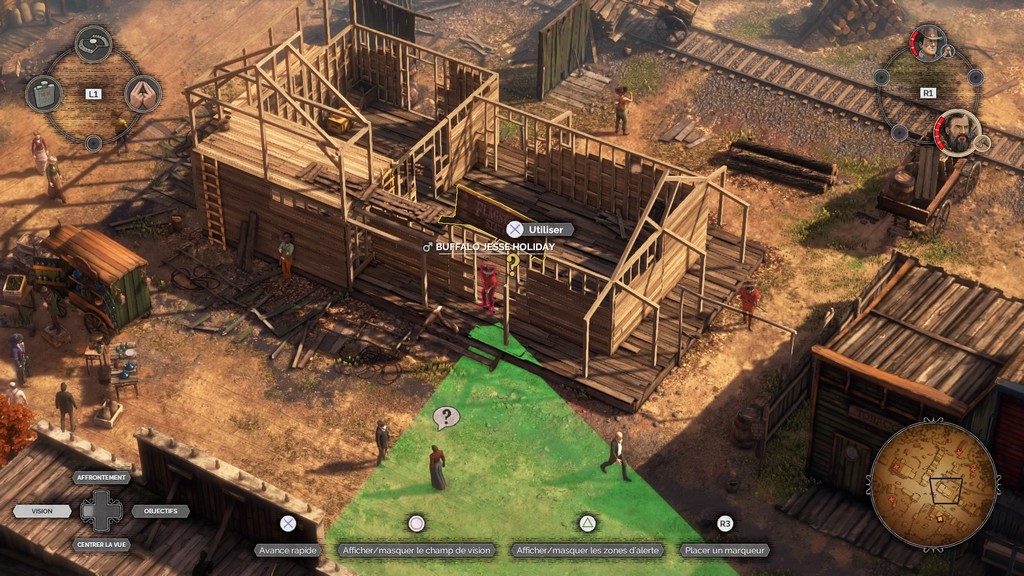
Task: Toggle Afficher/masquer le champ de vision
Action: [x=417, y=550]
